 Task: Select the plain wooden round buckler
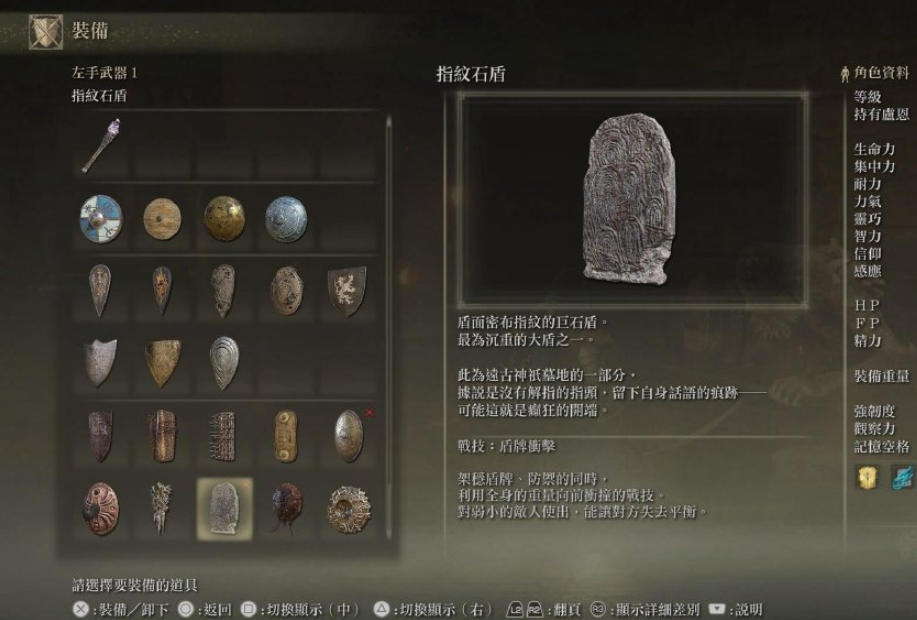tap(162, 217)
